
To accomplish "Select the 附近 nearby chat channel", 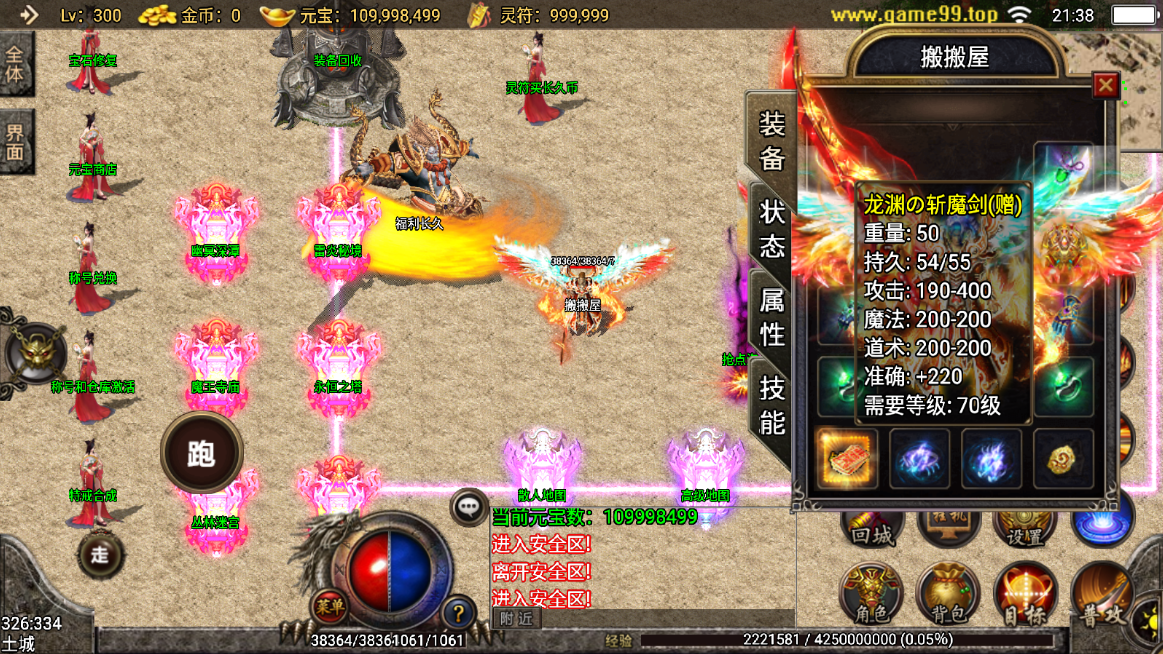I will (516, 619).
